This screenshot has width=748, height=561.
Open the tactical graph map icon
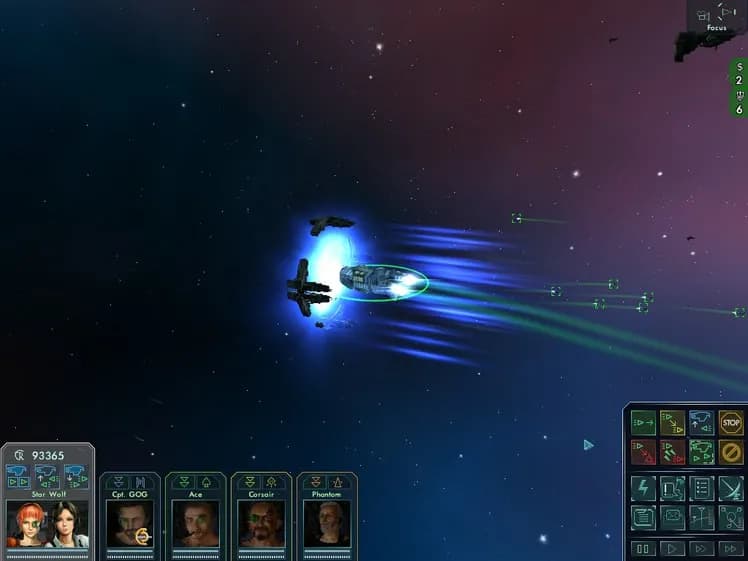pyautogui.click(x=702, y=518)
